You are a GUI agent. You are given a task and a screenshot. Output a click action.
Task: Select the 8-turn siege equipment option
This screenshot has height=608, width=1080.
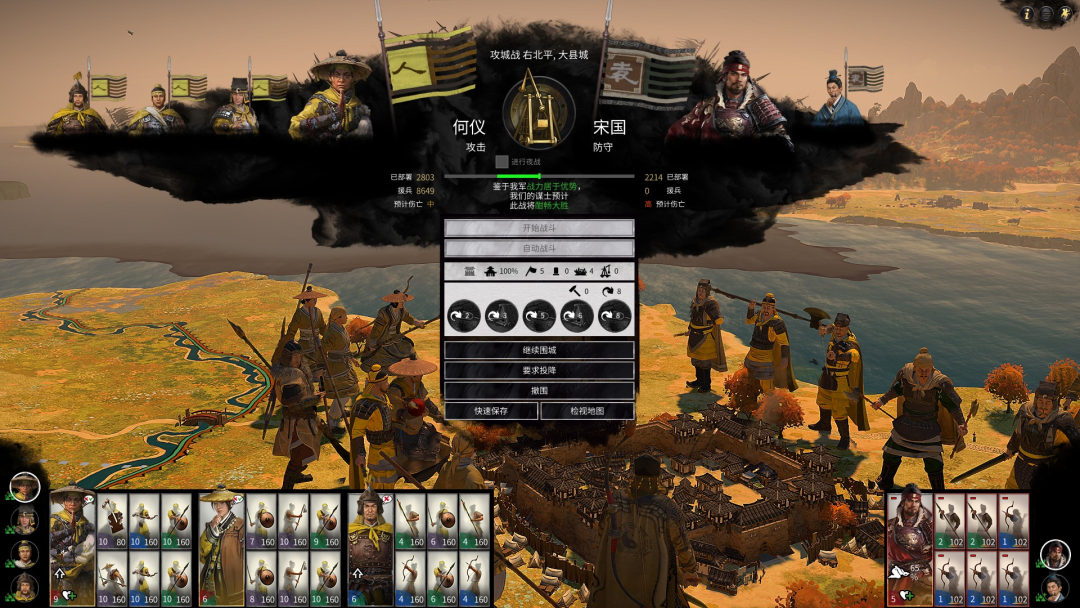pos(614,316)
